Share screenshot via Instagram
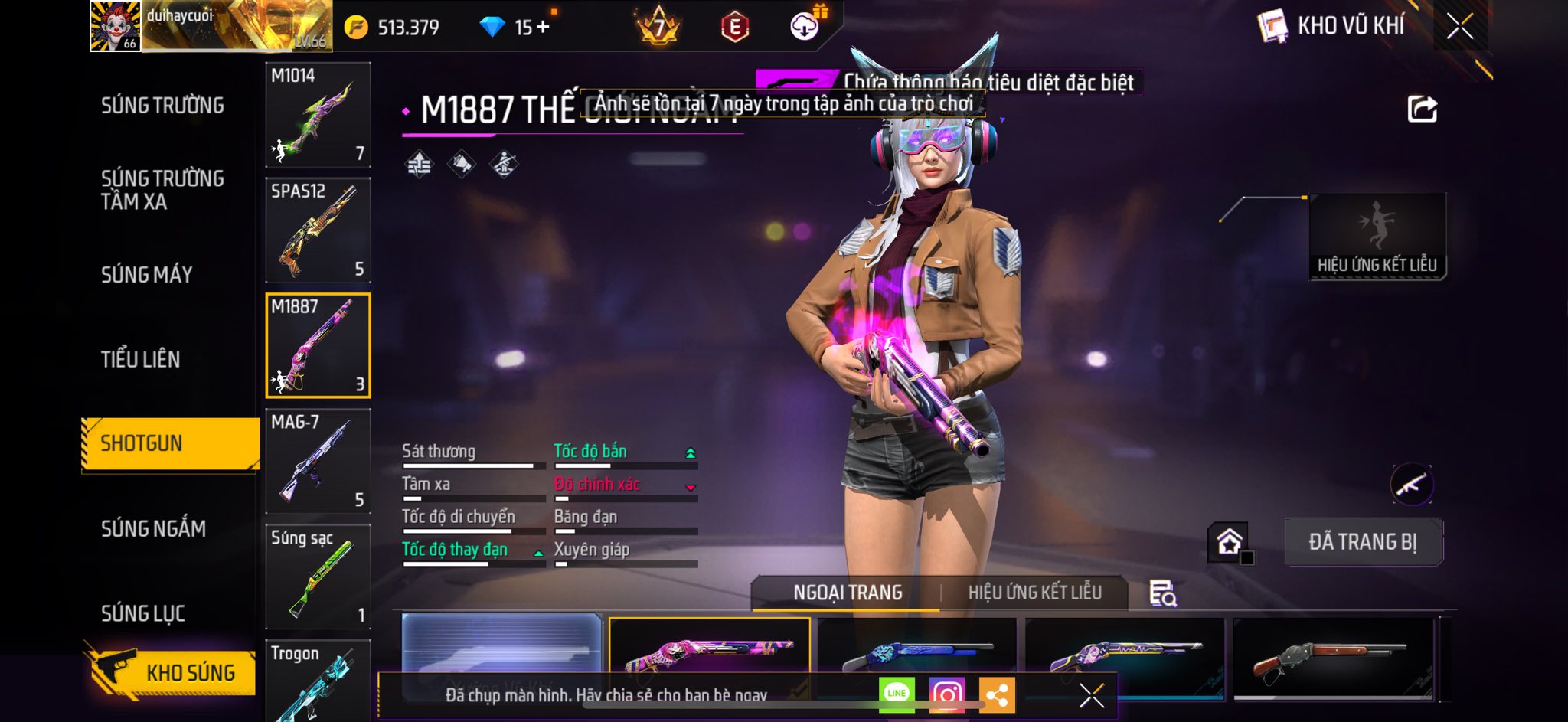The height and width of the screenshot is (722, 1568). pos(946,694)
